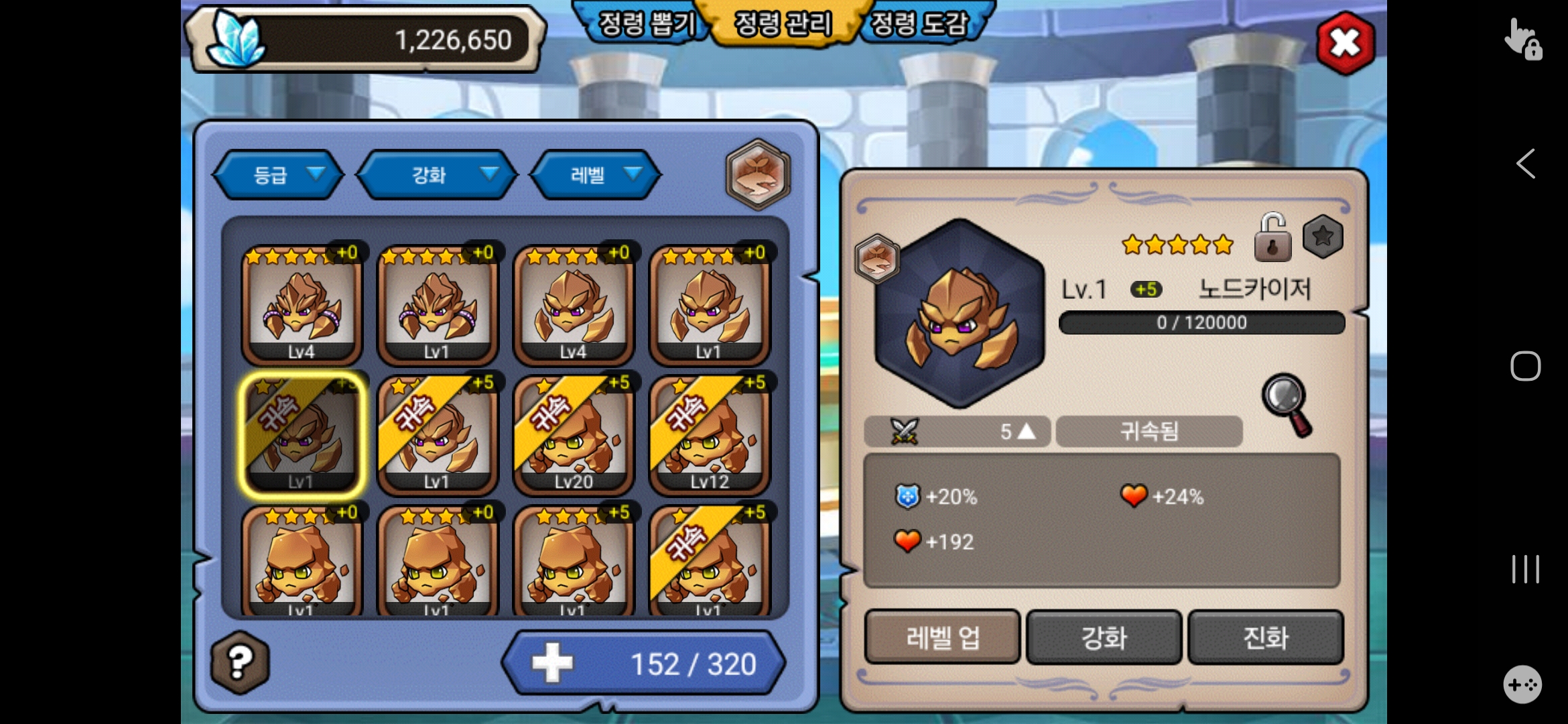Click the 진화 evolve button
This screenshot has width=1568, height=724.
coord(1265,637)
